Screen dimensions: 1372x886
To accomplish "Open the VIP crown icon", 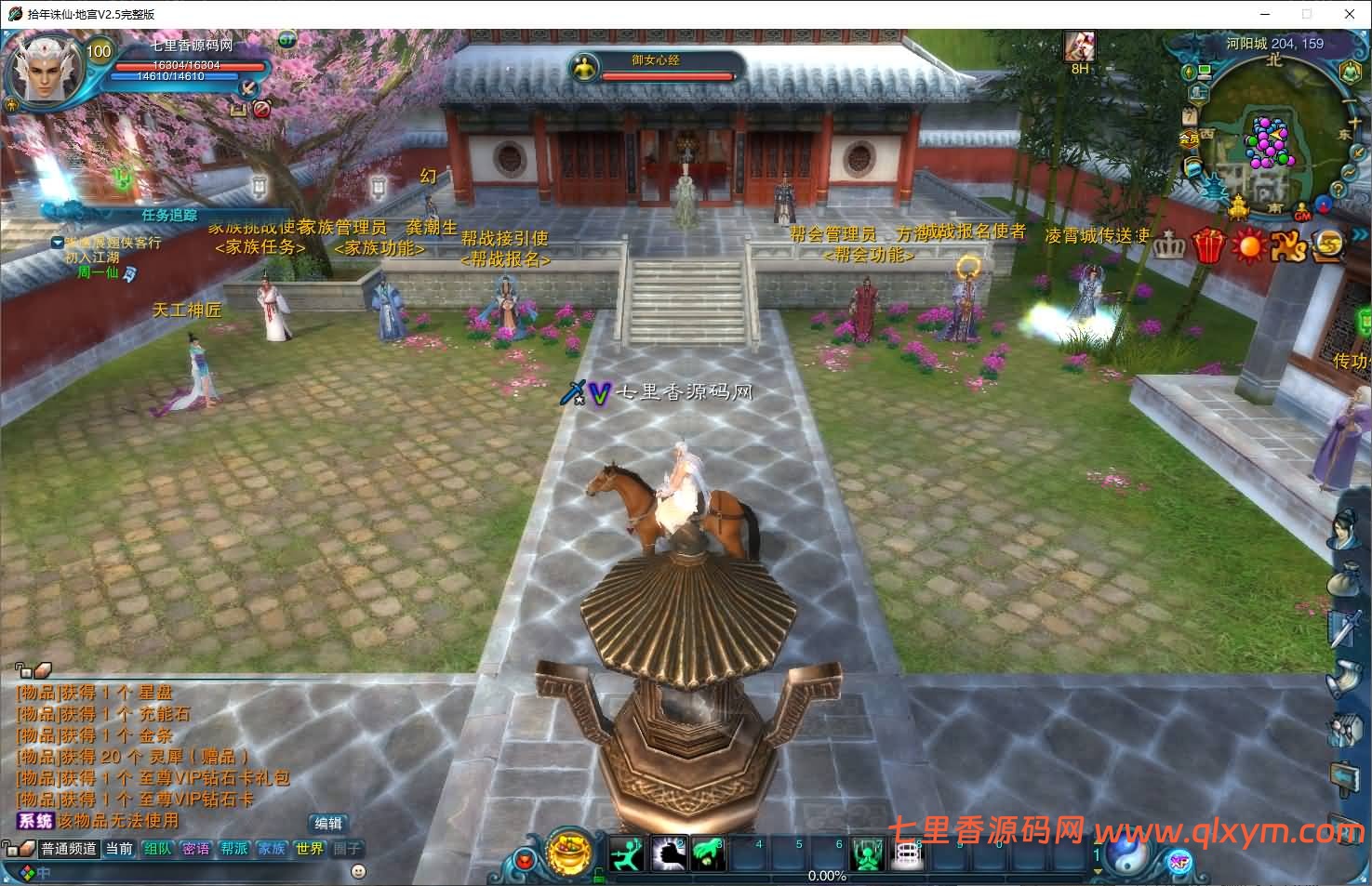I will coord(1170,245).
